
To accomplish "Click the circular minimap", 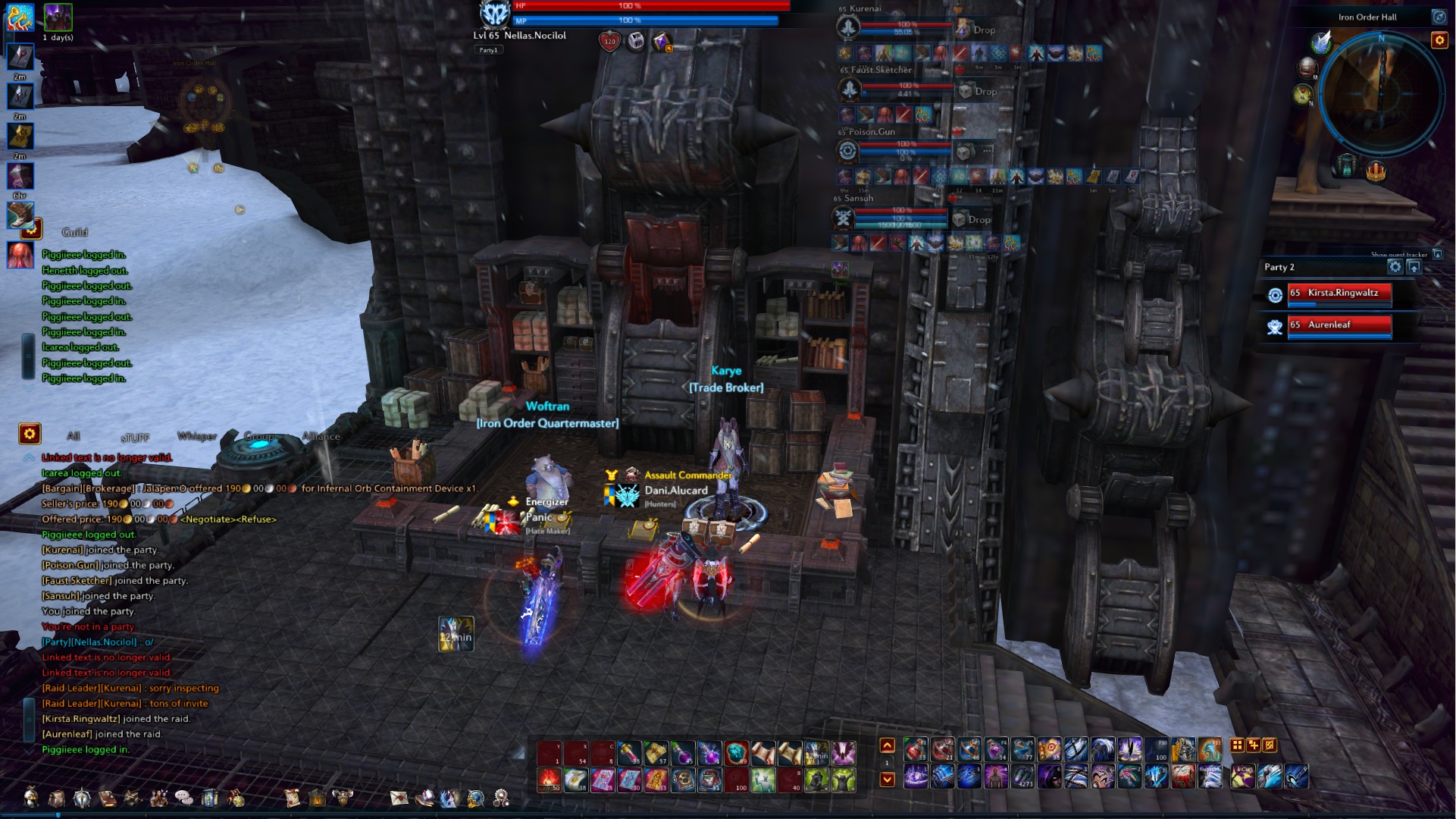I will (x=1381, y=97).
